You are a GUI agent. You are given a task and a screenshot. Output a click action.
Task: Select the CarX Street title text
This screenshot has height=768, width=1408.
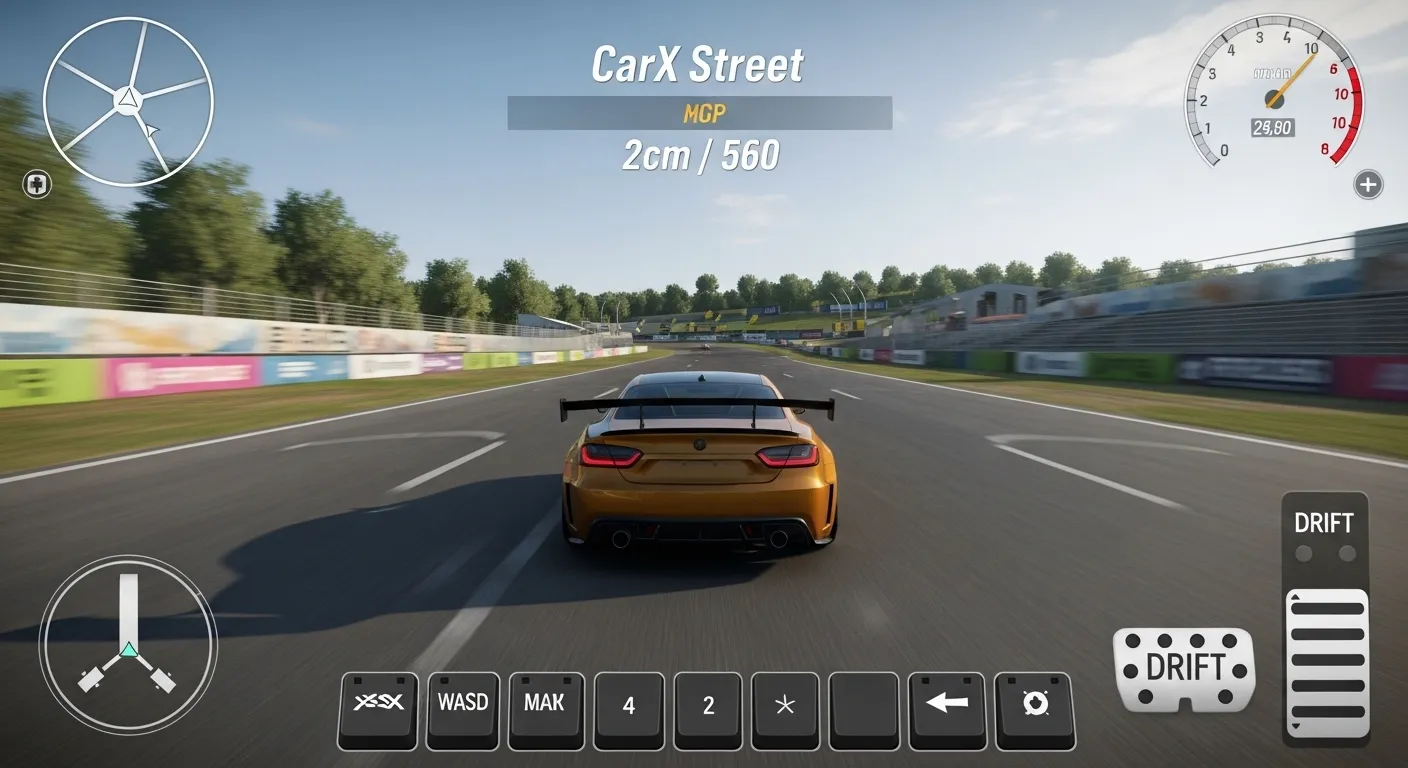[698, 63]
